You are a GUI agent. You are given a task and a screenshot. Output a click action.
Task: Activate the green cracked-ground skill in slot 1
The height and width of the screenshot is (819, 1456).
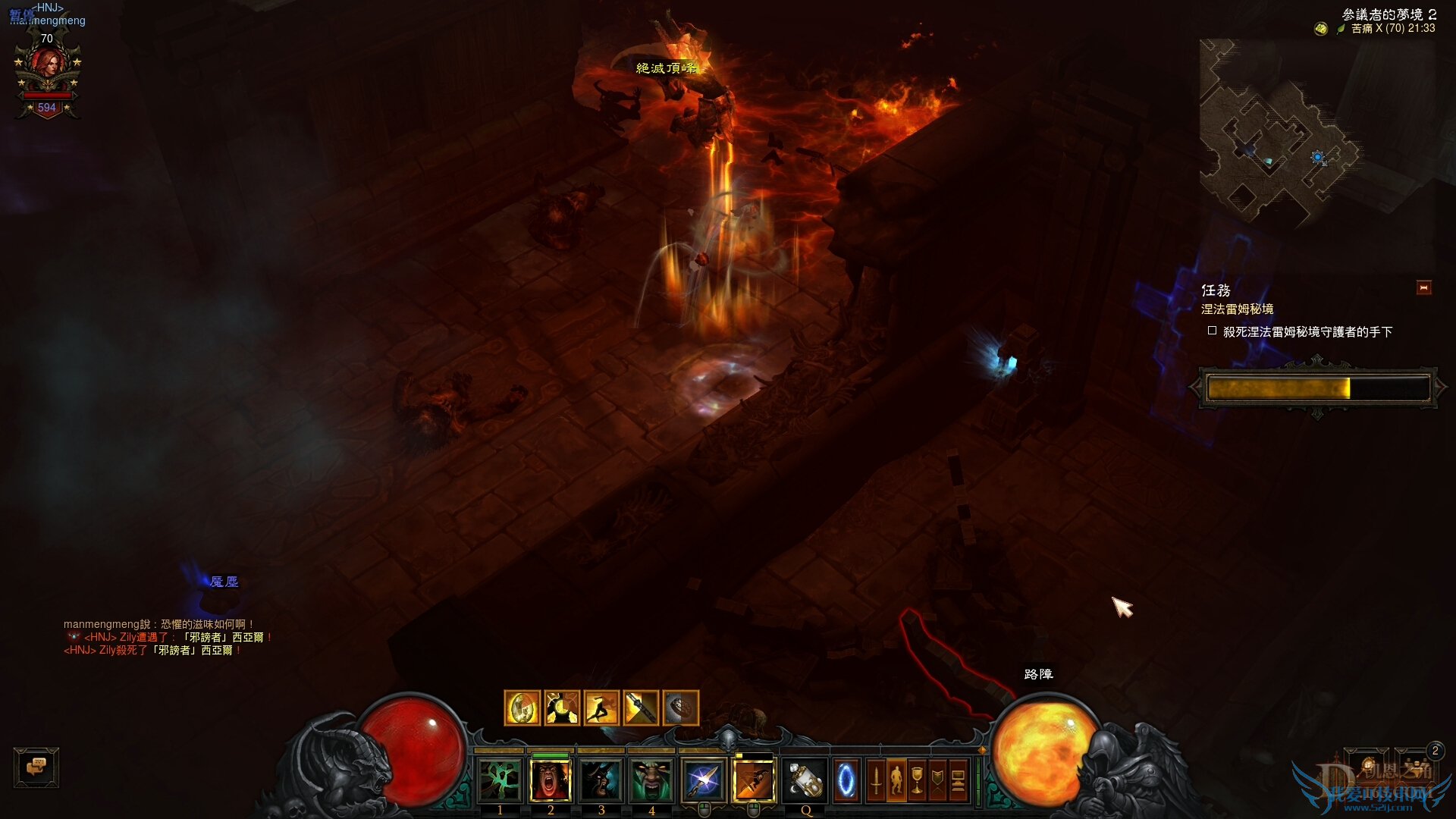(500, 780)
